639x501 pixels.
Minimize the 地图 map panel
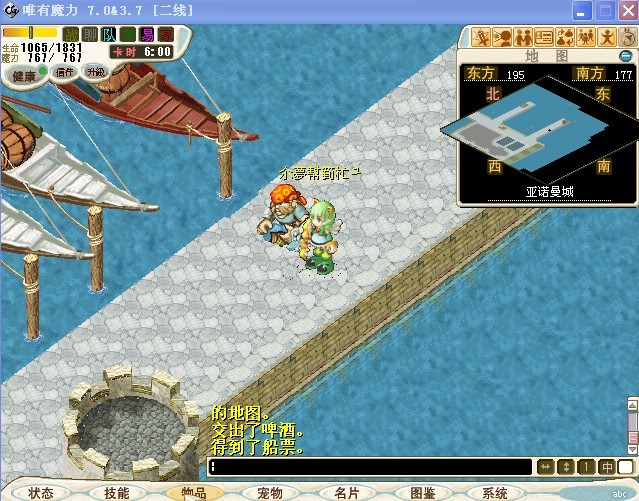tap(627, 56)
